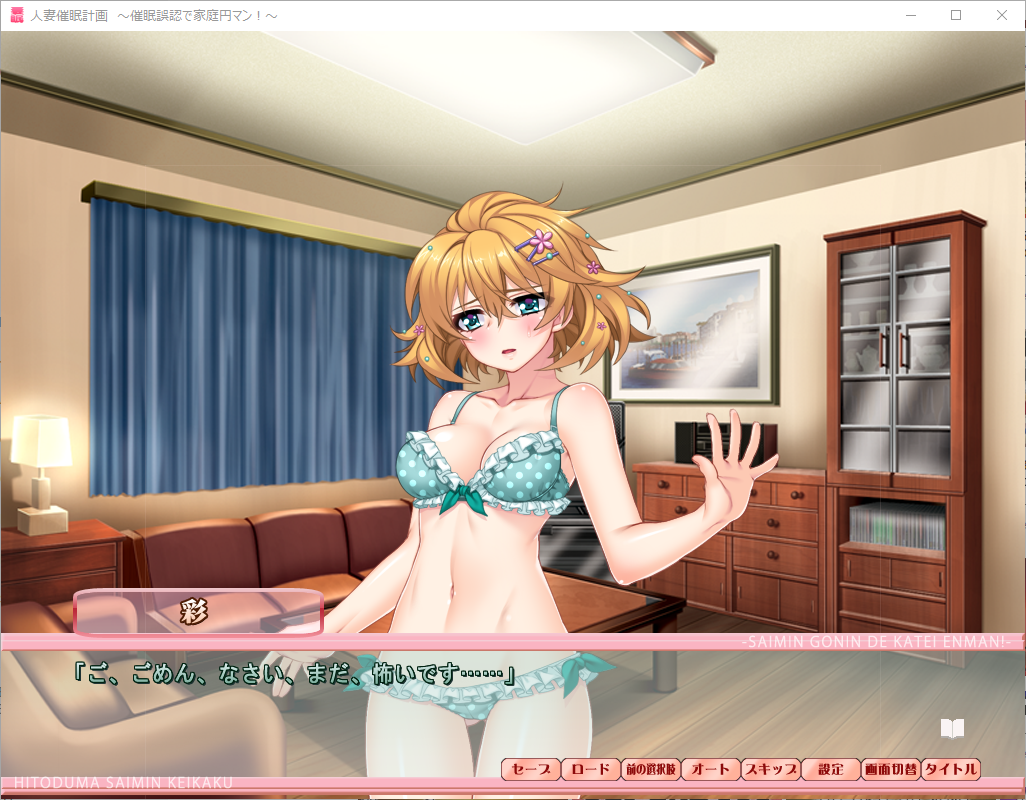Activate スキップ (Skip) mode
This screenshot has width=1026, height=800.
[770, 769]
